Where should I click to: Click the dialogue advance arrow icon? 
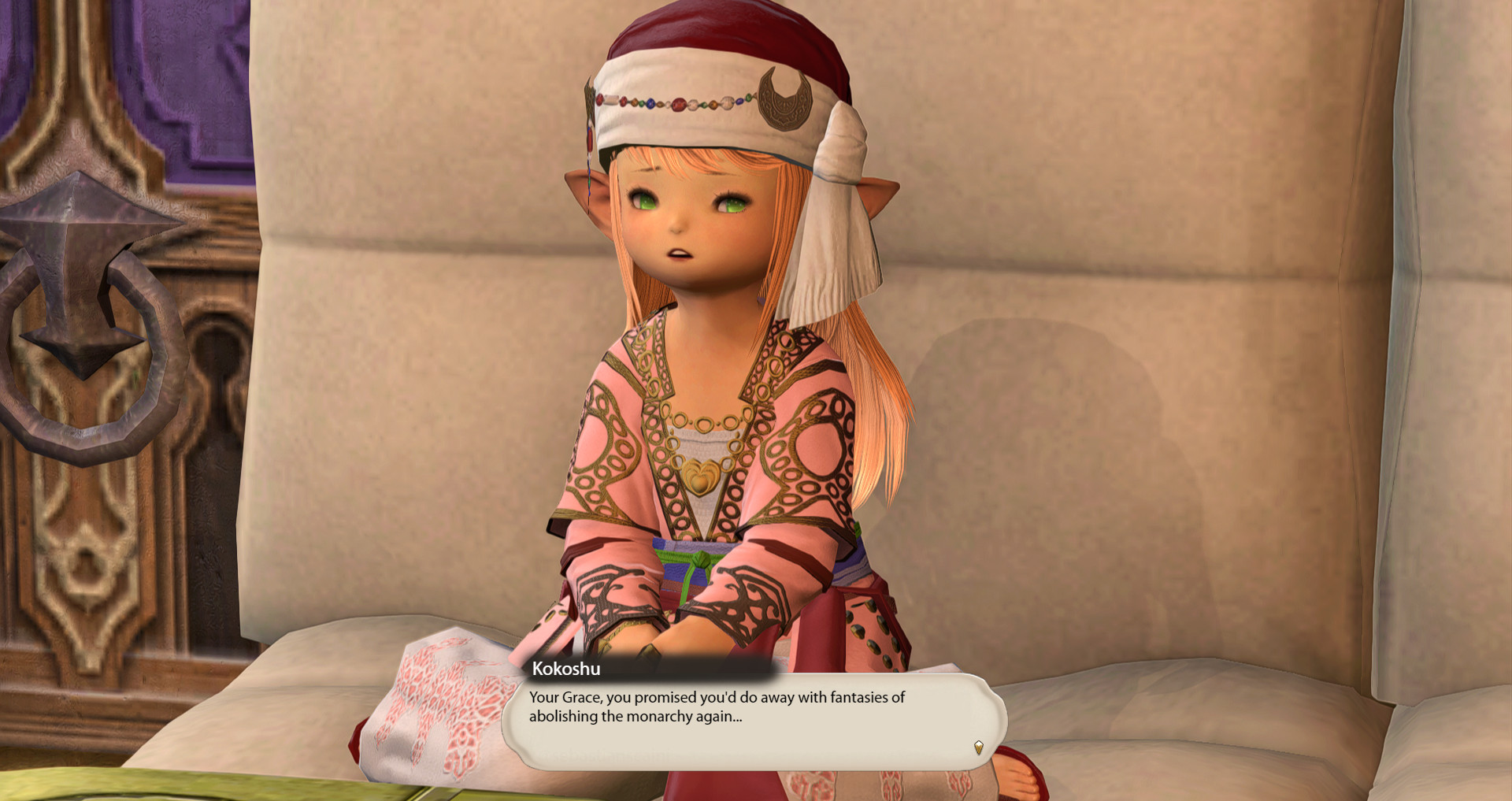[979, 747]
